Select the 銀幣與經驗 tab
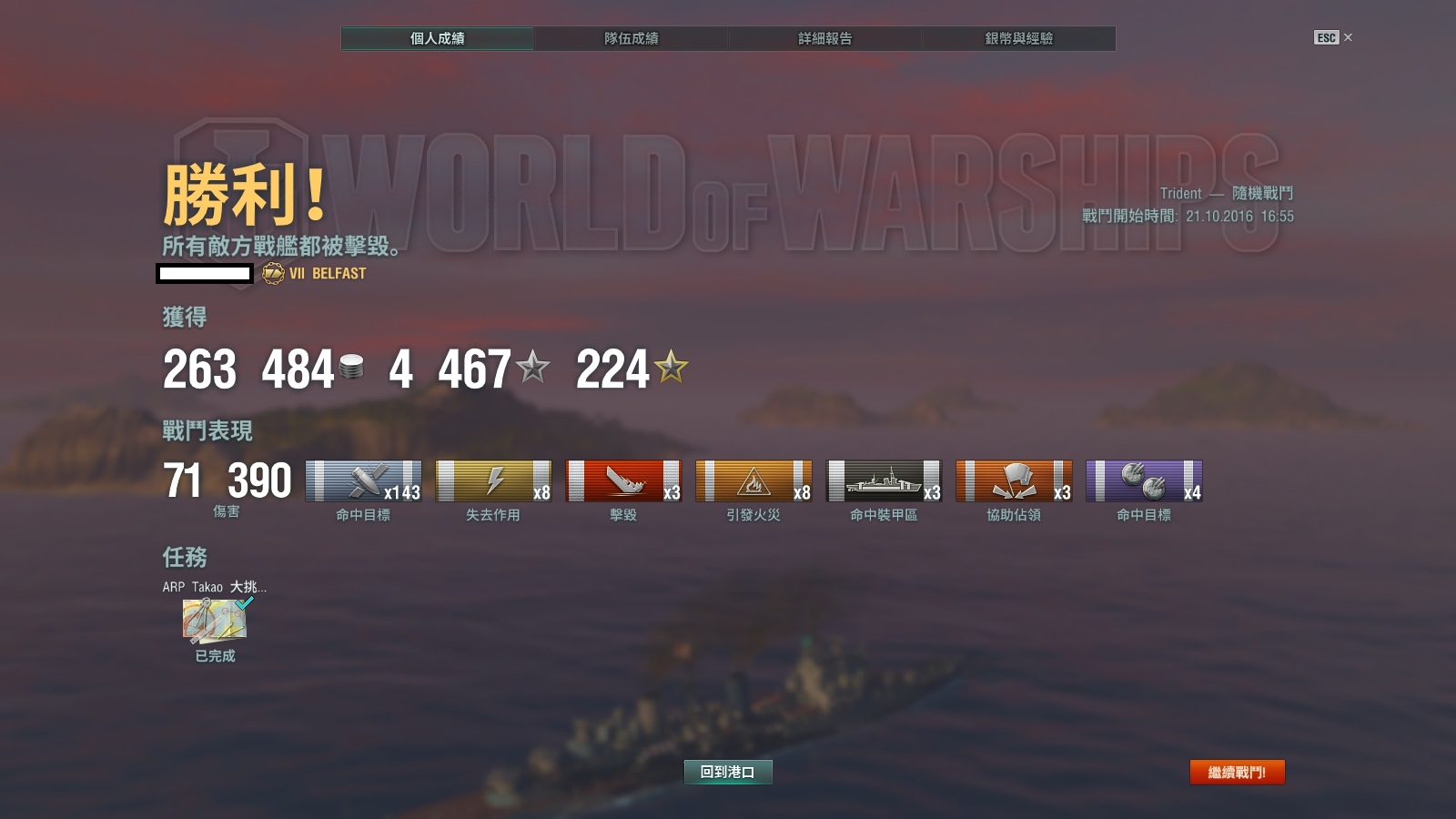Screen dimensions: 1456x819 [x=1018, y=38]
